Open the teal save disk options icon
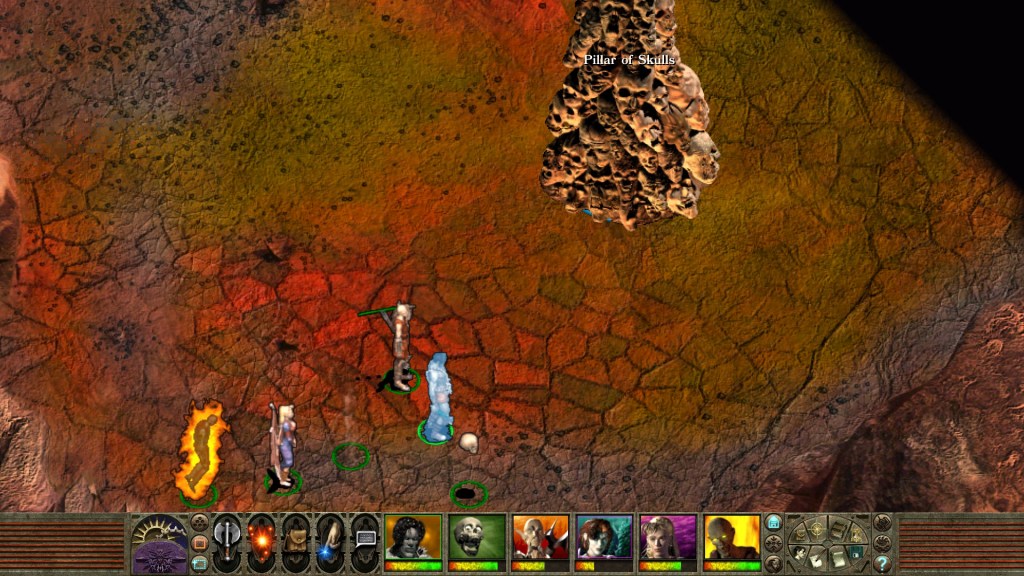This screenshot has width=1024, height=576. (x=854, y=550)
